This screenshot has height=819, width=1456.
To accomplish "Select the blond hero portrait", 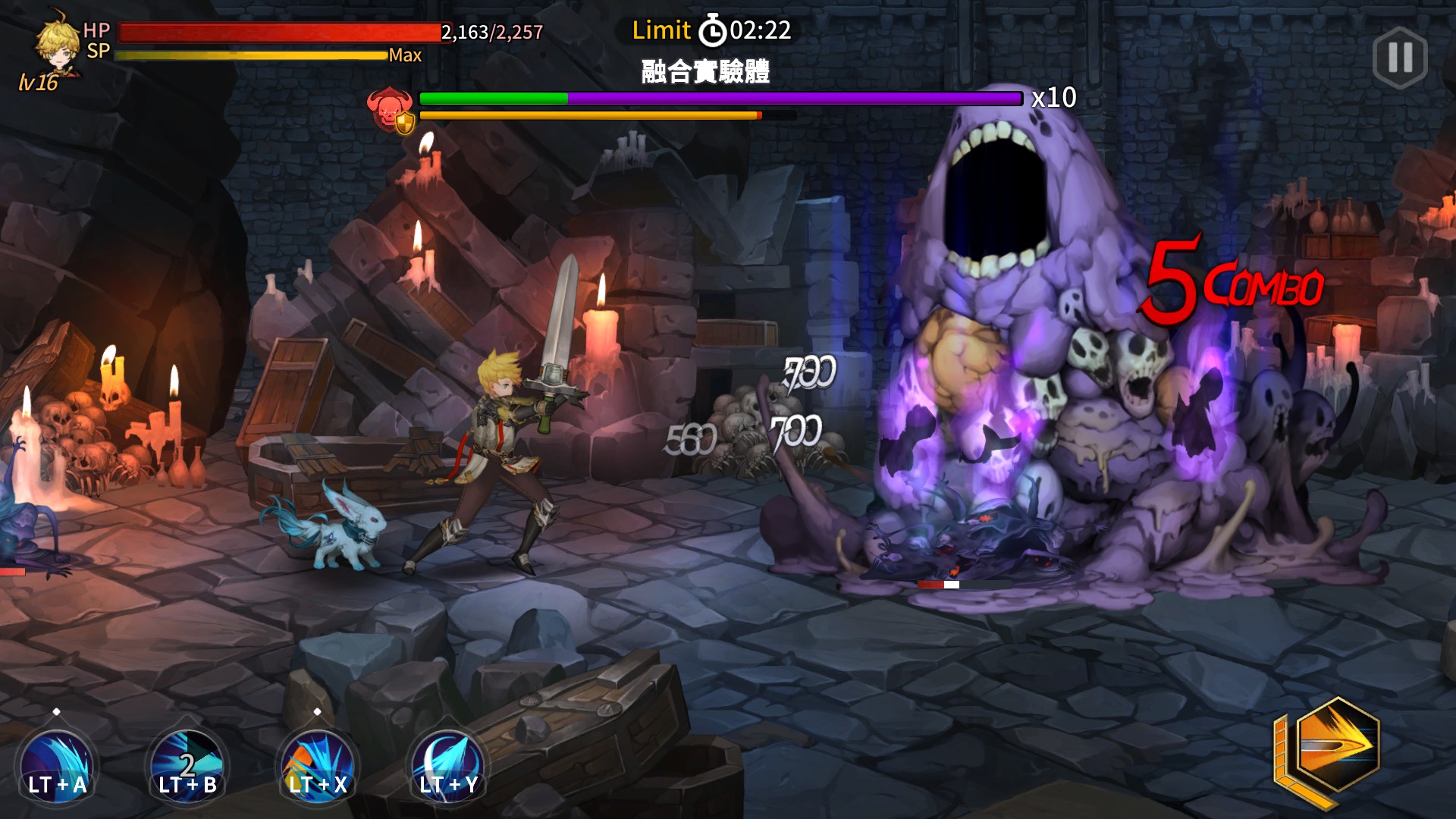I will pyautogui.click(x=58, y=44).
